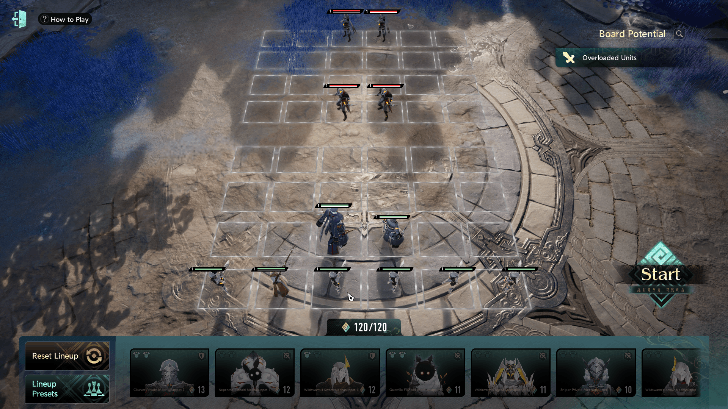The image size is (728, 409).
Task: Start the battle
Action: point(660,275)
